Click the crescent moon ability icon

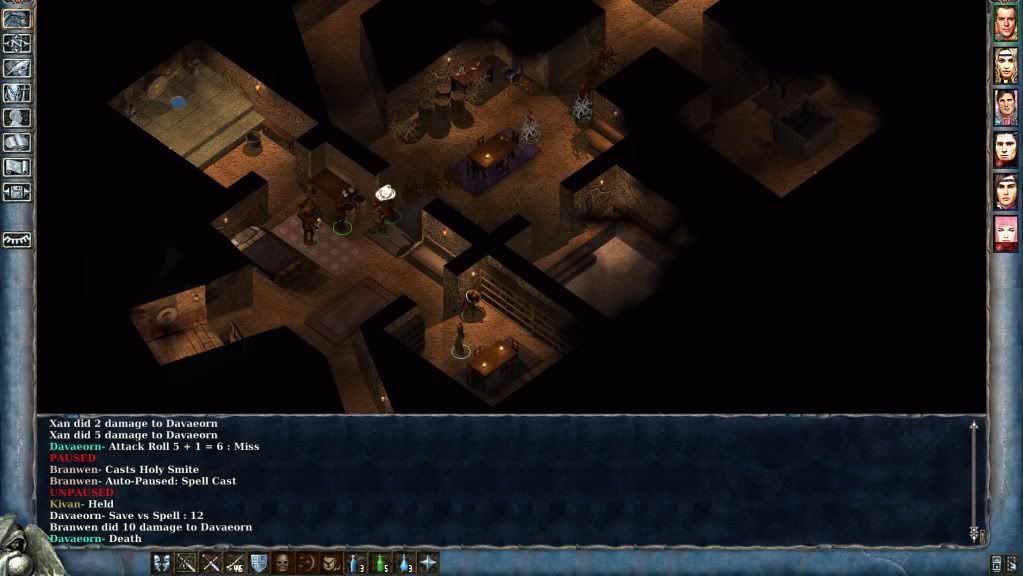point(308,563)
